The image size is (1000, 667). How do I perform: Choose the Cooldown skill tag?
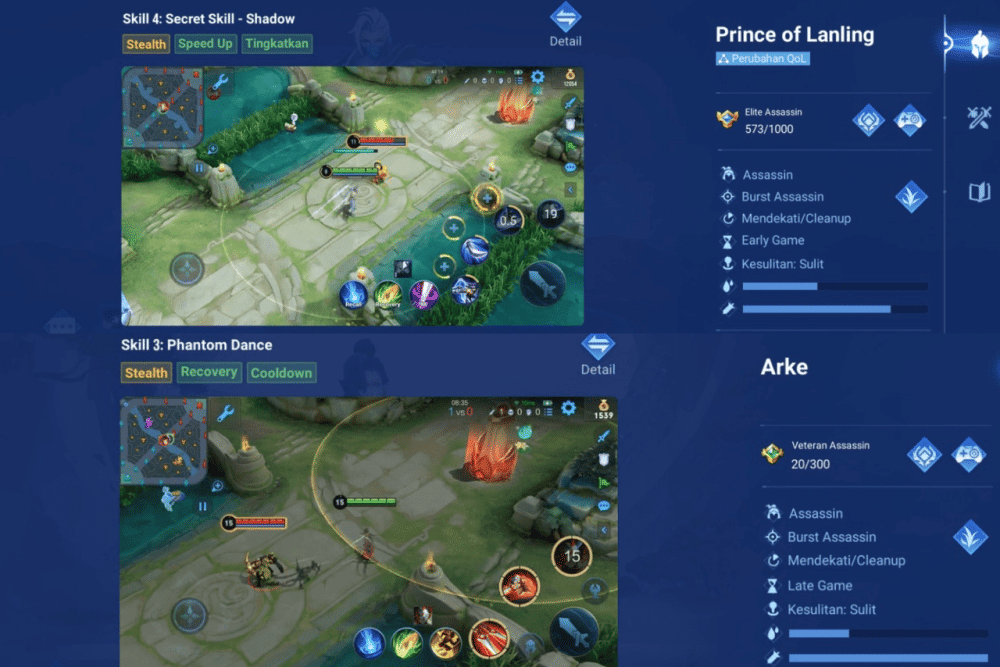281,373
